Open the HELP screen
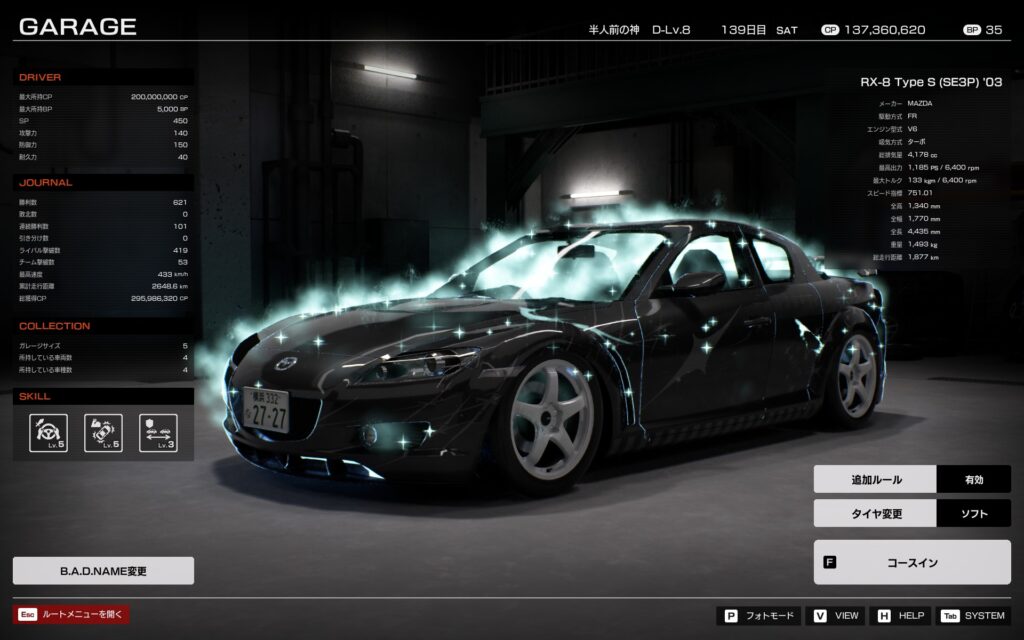 (900, 616)
